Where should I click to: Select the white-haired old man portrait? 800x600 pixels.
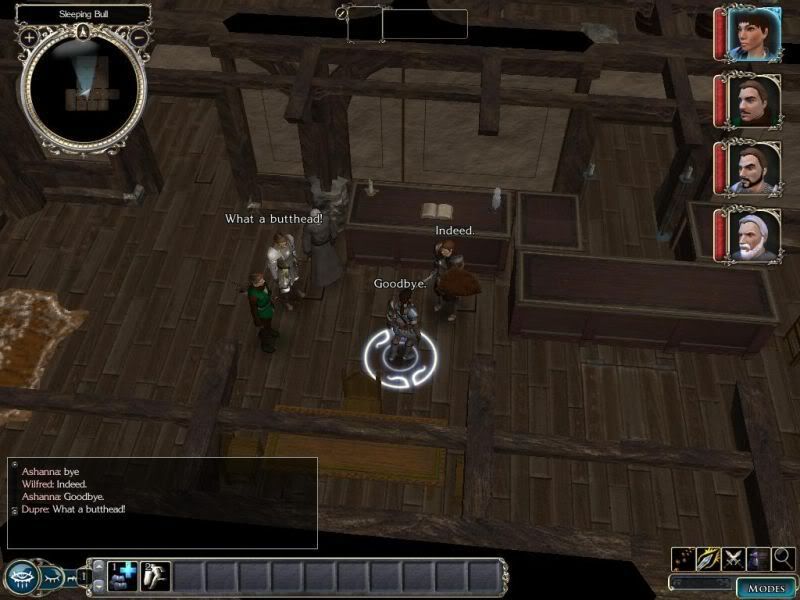coord(746,234)
